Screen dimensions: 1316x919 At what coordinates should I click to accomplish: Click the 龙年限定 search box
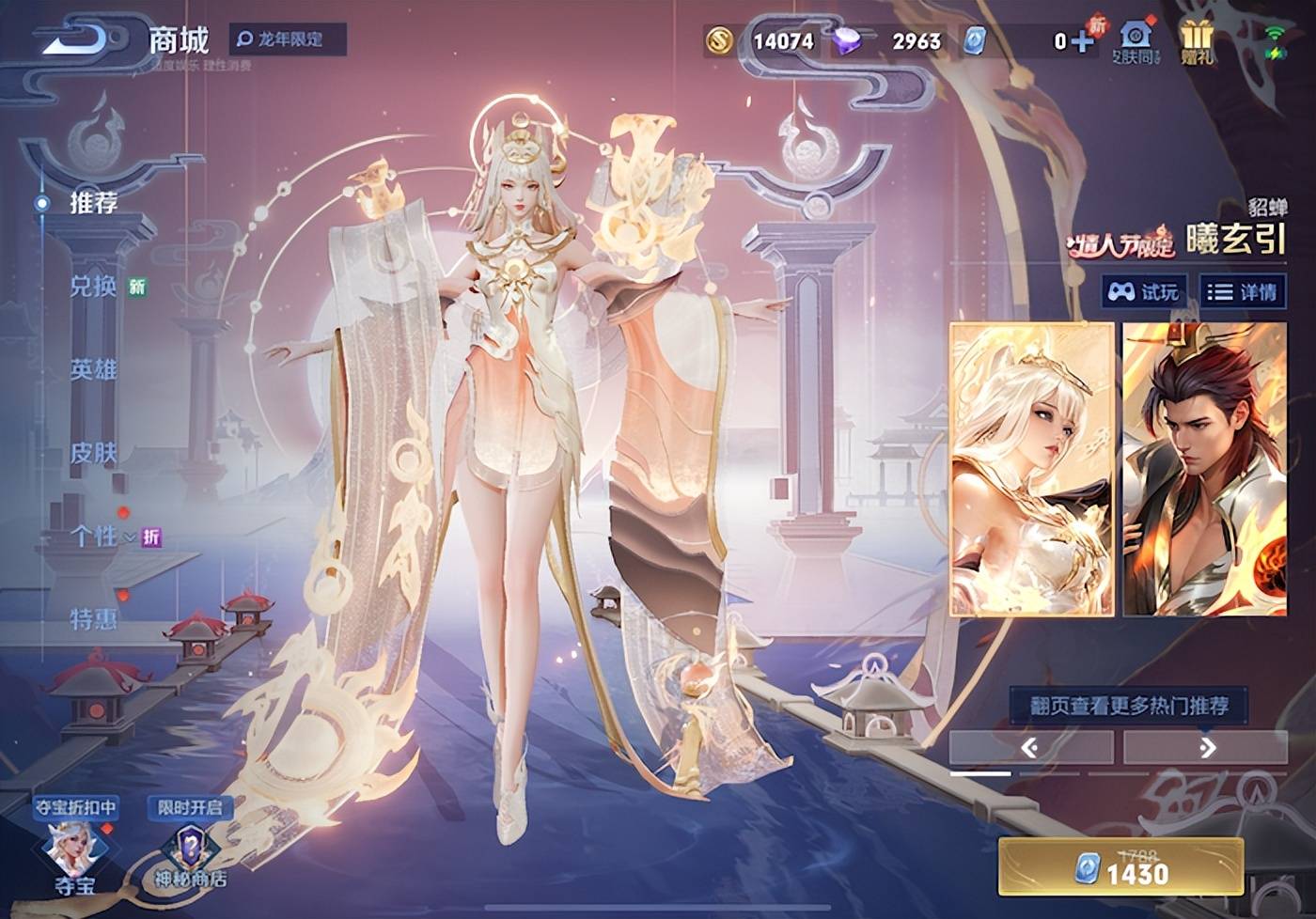point(289,39)
